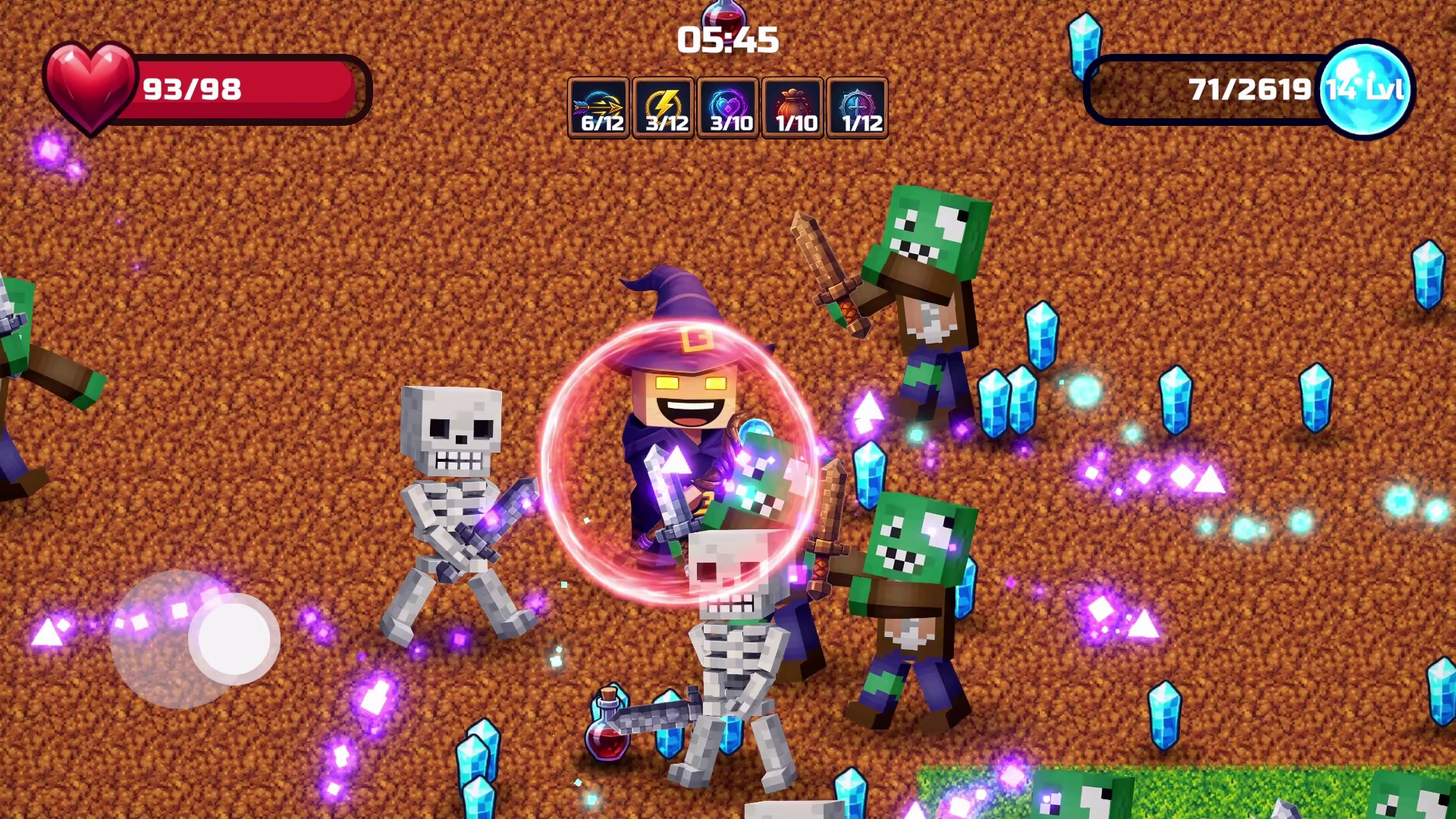Viewport: 1456px width, 819px height.
Task: Click the lightning bolt skill icon
Action: click(x=663, y=102)
